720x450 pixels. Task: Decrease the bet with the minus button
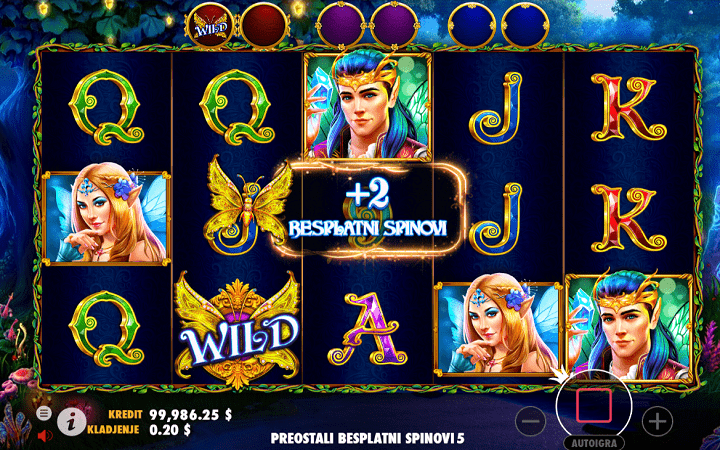(532, 421)
